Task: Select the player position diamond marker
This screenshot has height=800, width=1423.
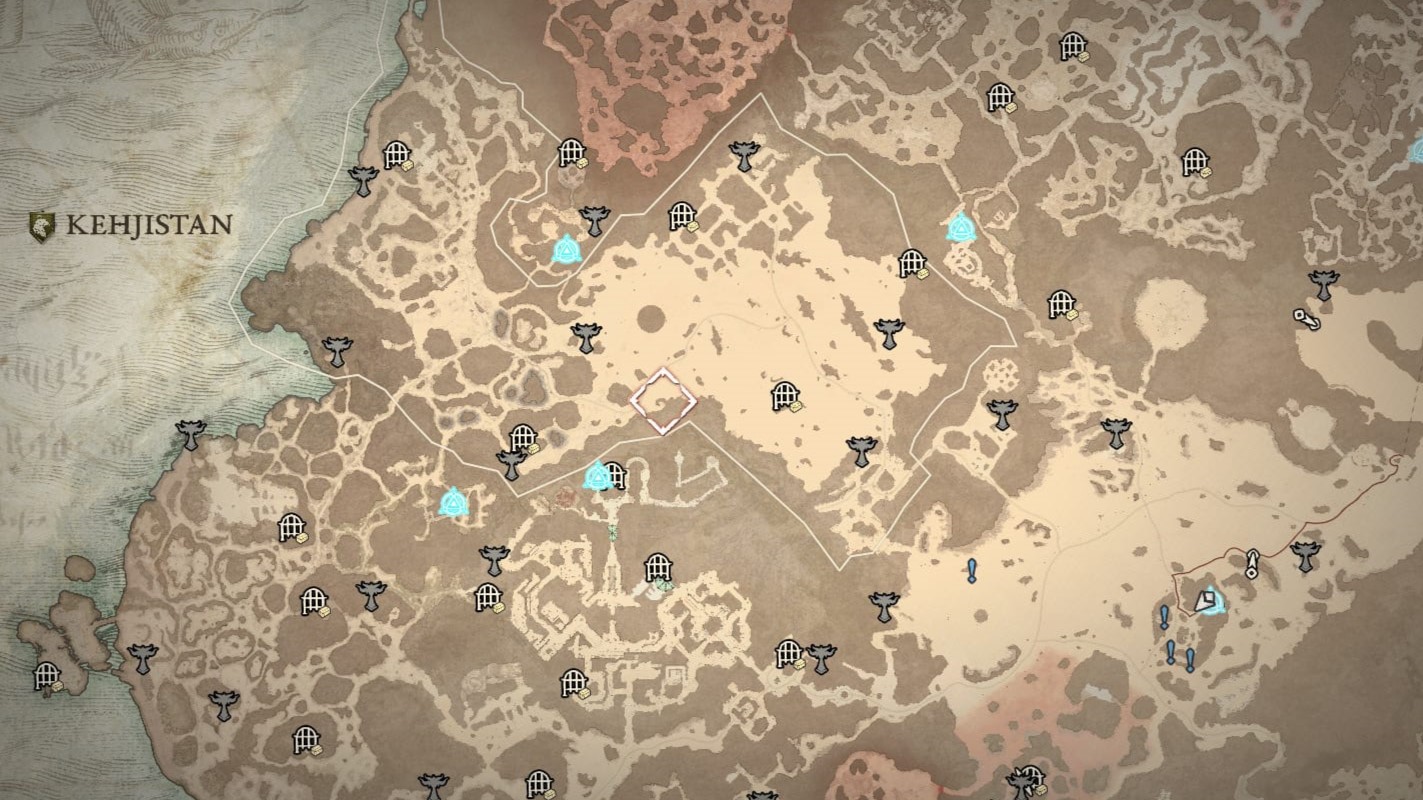Action: [x=667, y=400]
